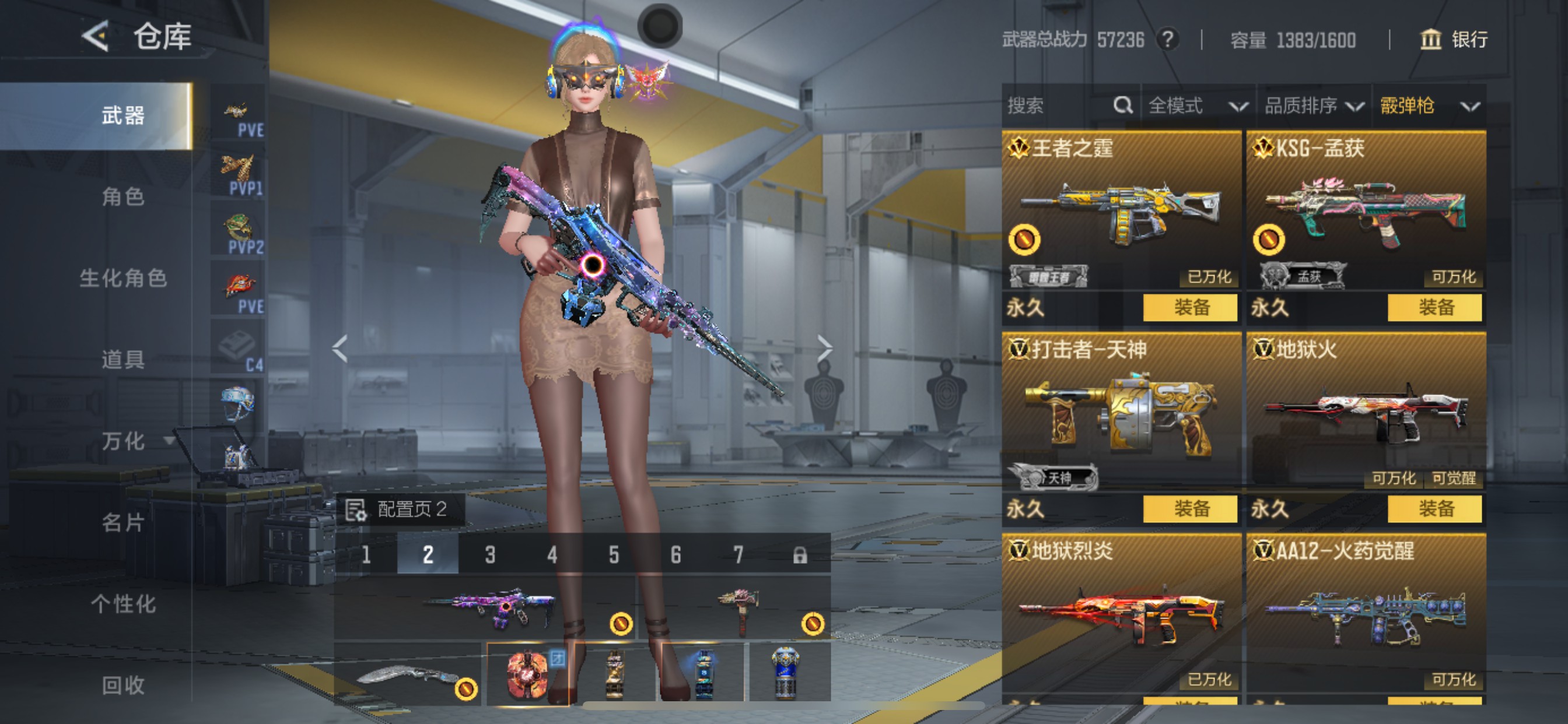
Task: Open the 生化角色 category
Action: (123, 278)
